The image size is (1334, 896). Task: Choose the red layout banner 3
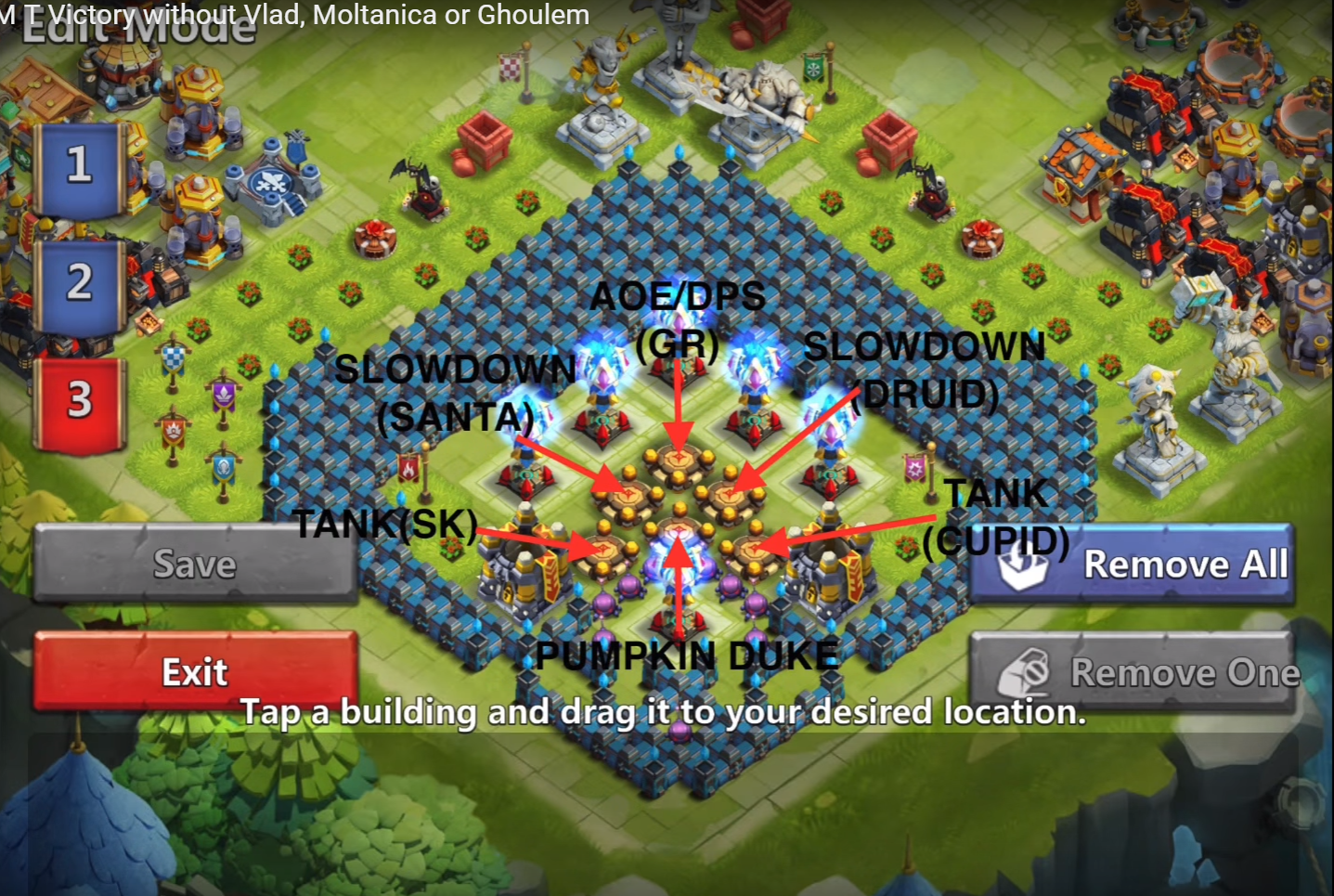pyautogui.click(x=79, y=401)
